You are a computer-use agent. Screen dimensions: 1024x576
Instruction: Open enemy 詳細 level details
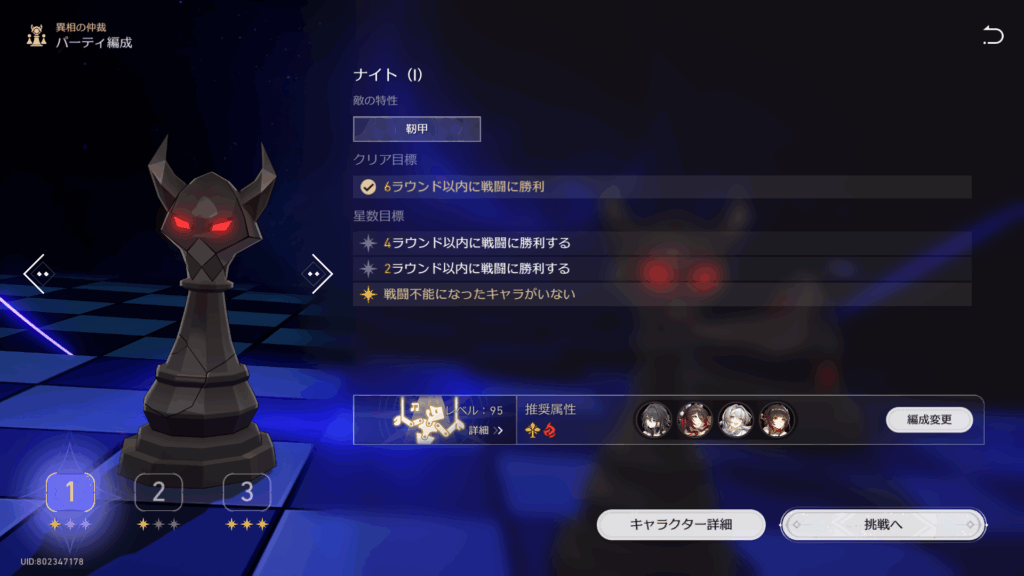point(485,431)
